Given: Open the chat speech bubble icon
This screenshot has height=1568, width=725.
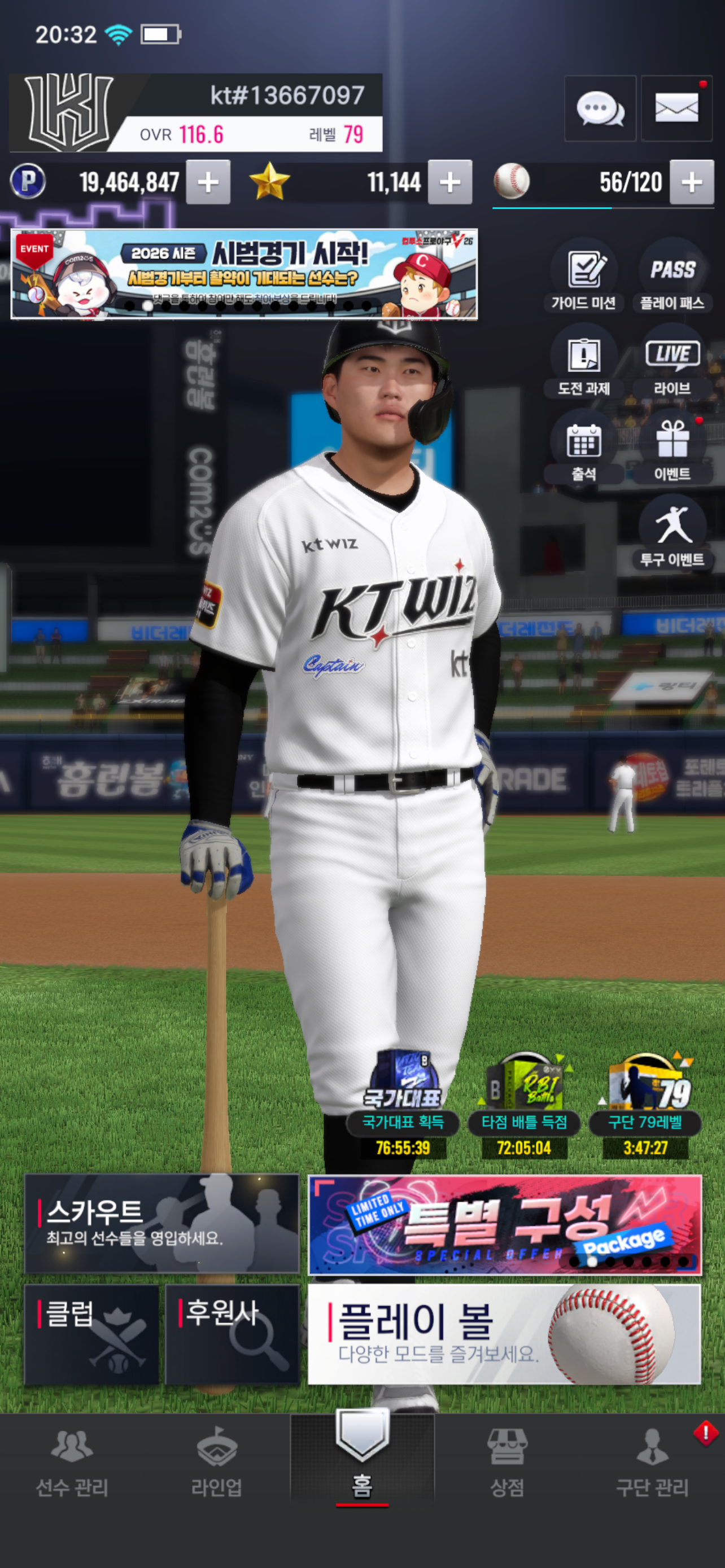Looking at the screenshot, I should [600, 109].
